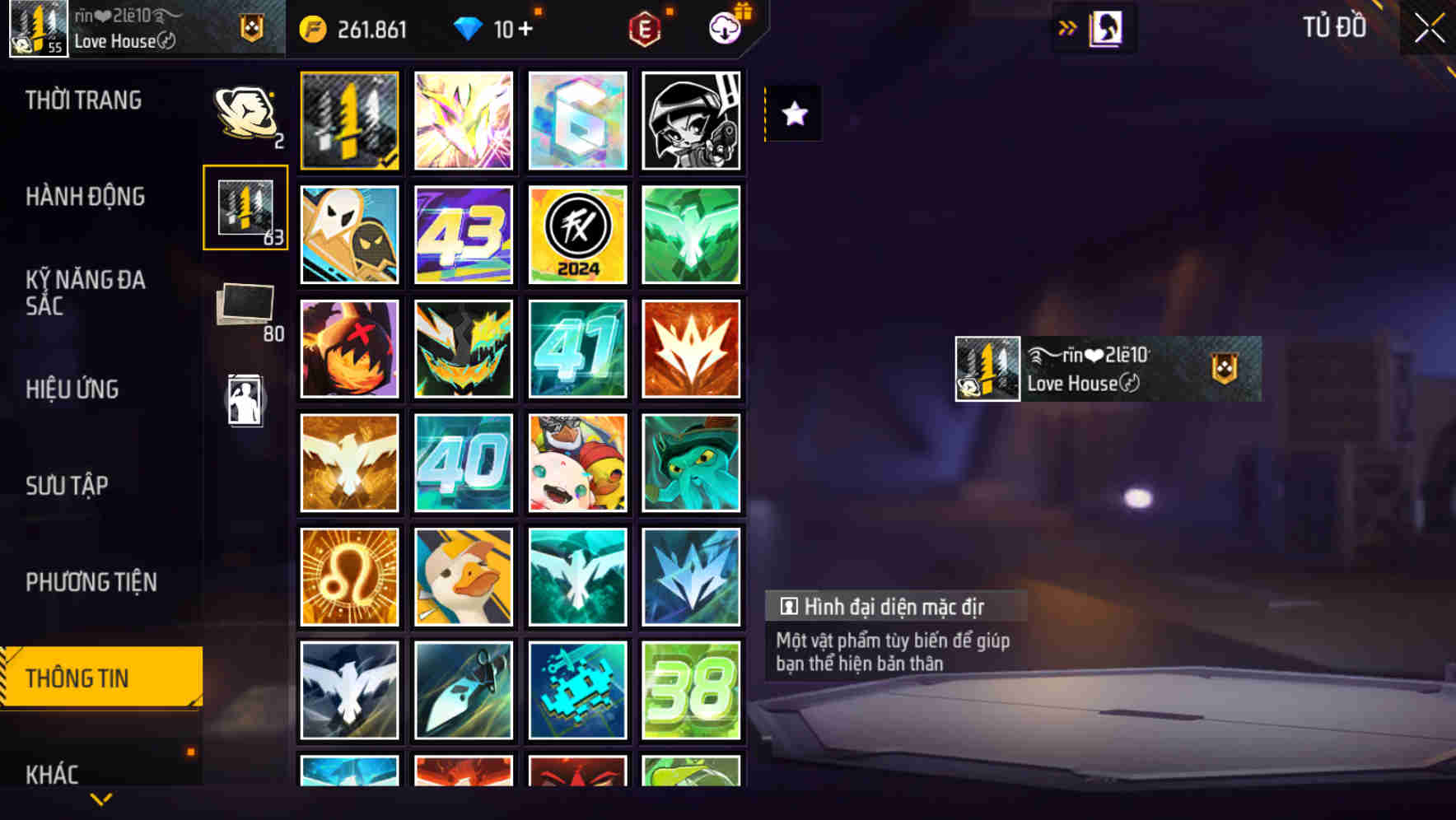This screenshot has width=1456, height=820.
Task: Click the clan badge icon near player name
Action: [253, 27]
